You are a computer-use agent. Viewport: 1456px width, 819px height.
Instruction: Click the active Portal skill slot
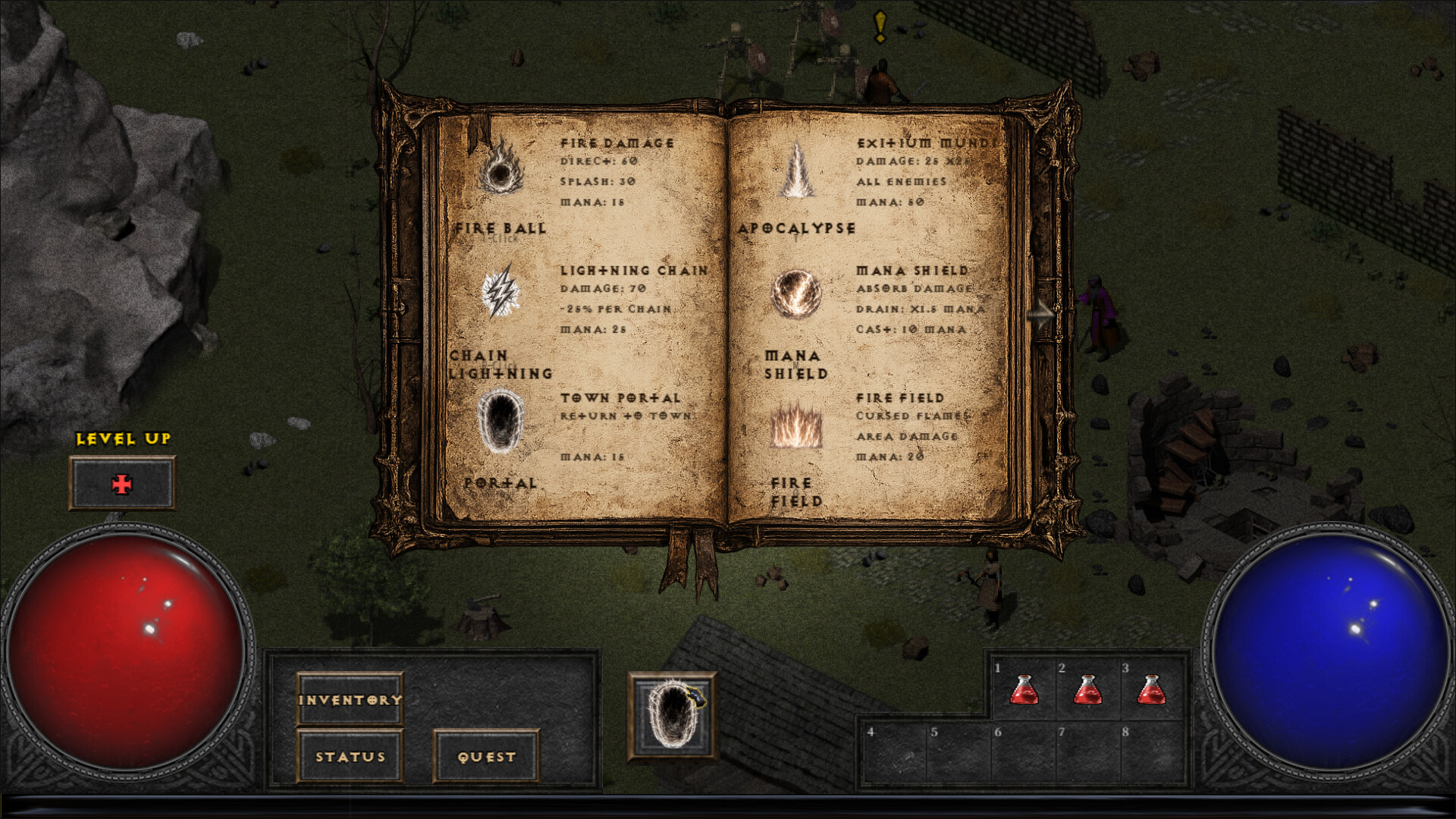(672, 716)
